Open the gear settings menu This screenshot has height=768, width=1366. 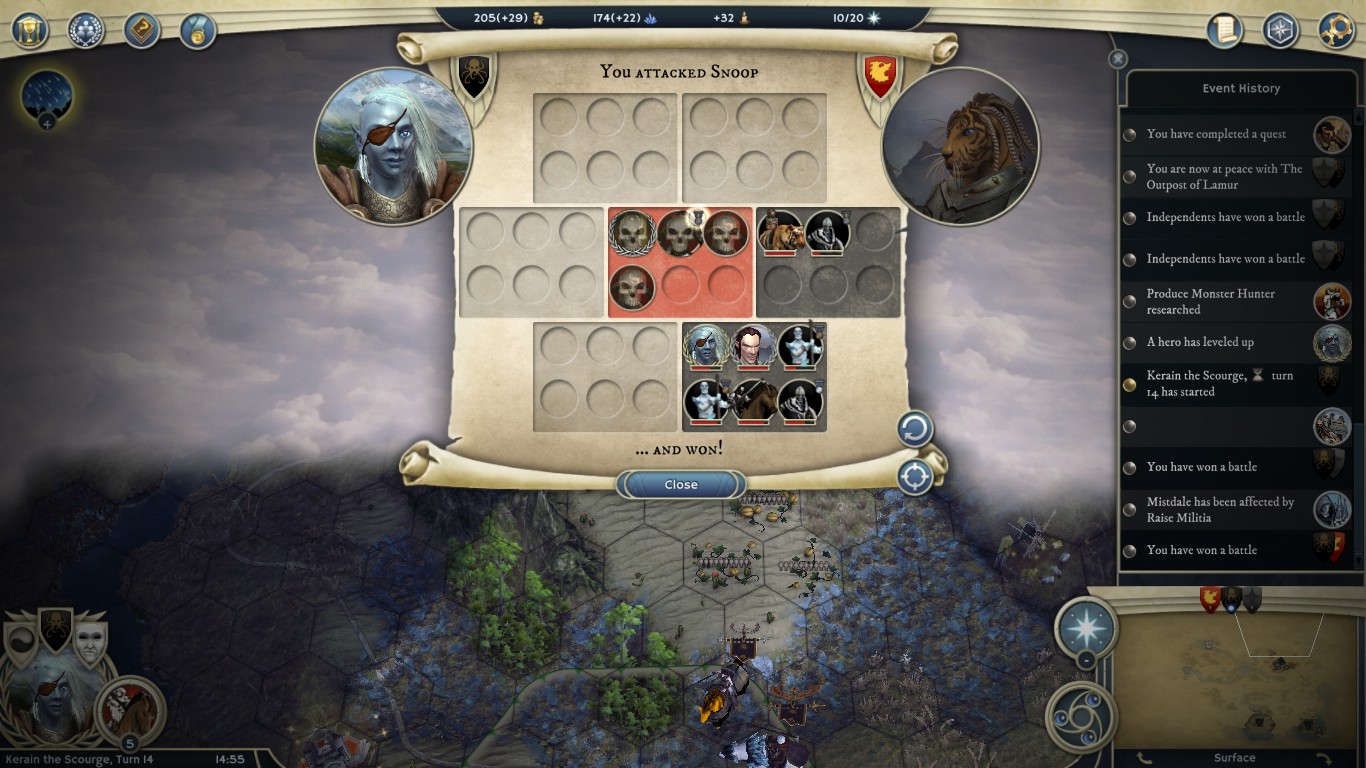[x=1336, y=30]
